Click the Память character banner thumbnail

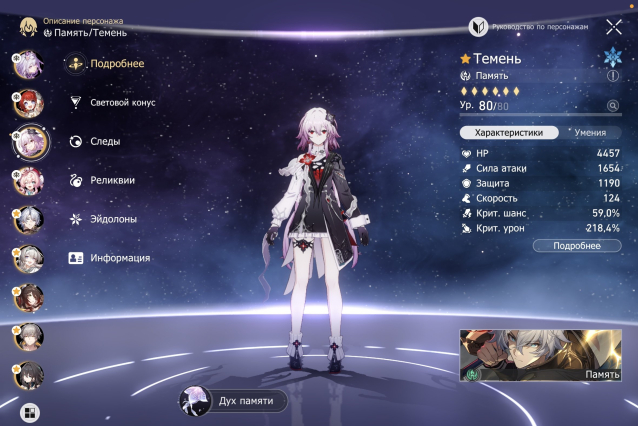click(542, 356)
